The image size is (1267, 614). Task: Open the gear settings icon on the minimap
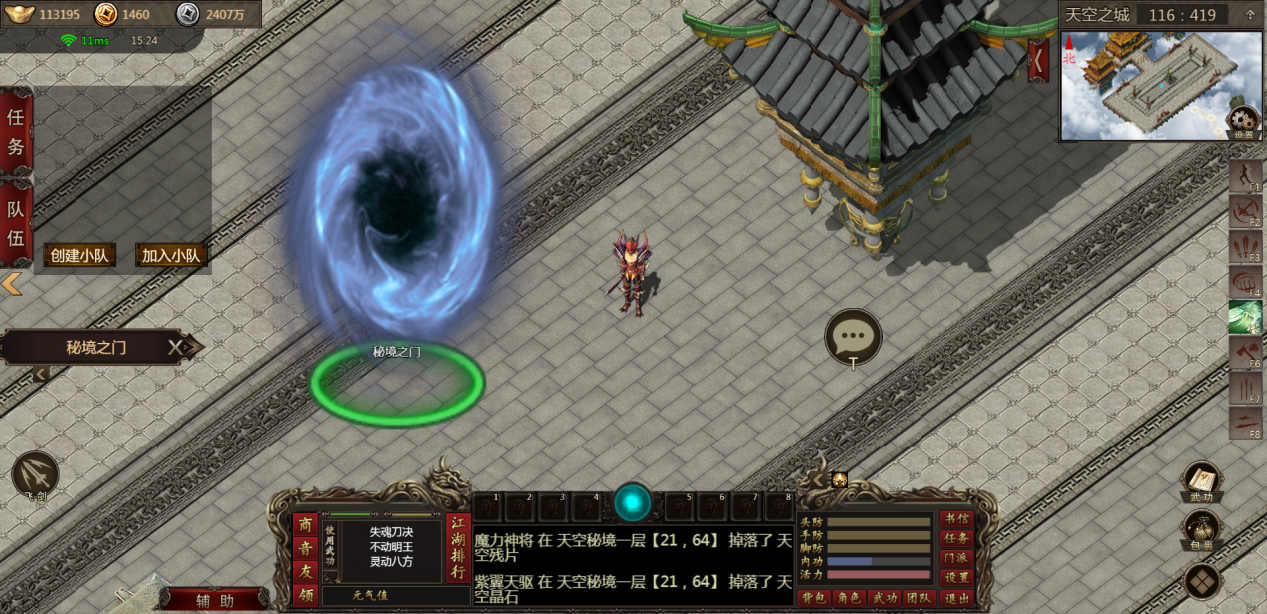[1243, 122]
